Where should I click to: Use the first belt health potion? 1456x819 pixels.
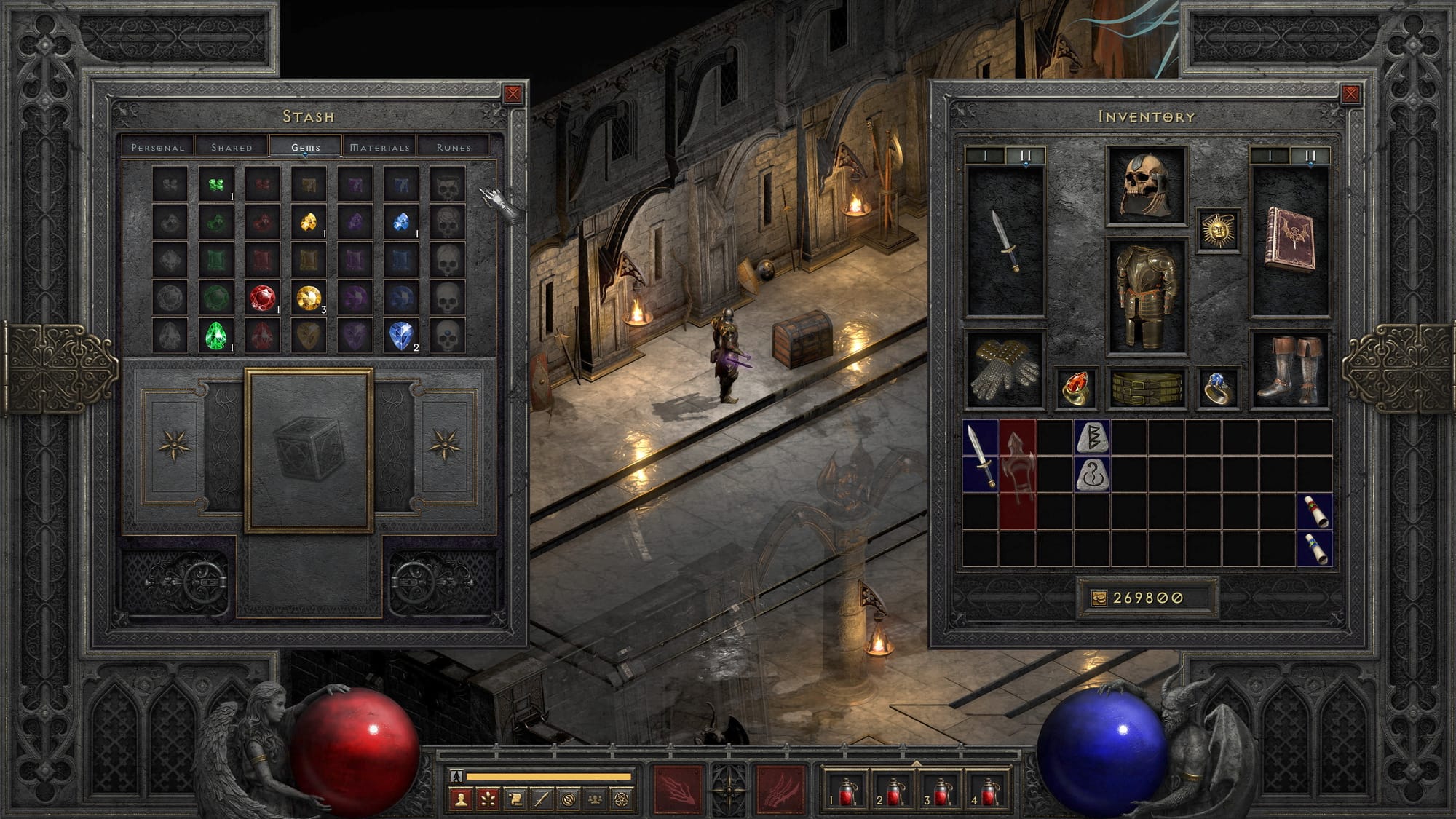pos(846,791)
